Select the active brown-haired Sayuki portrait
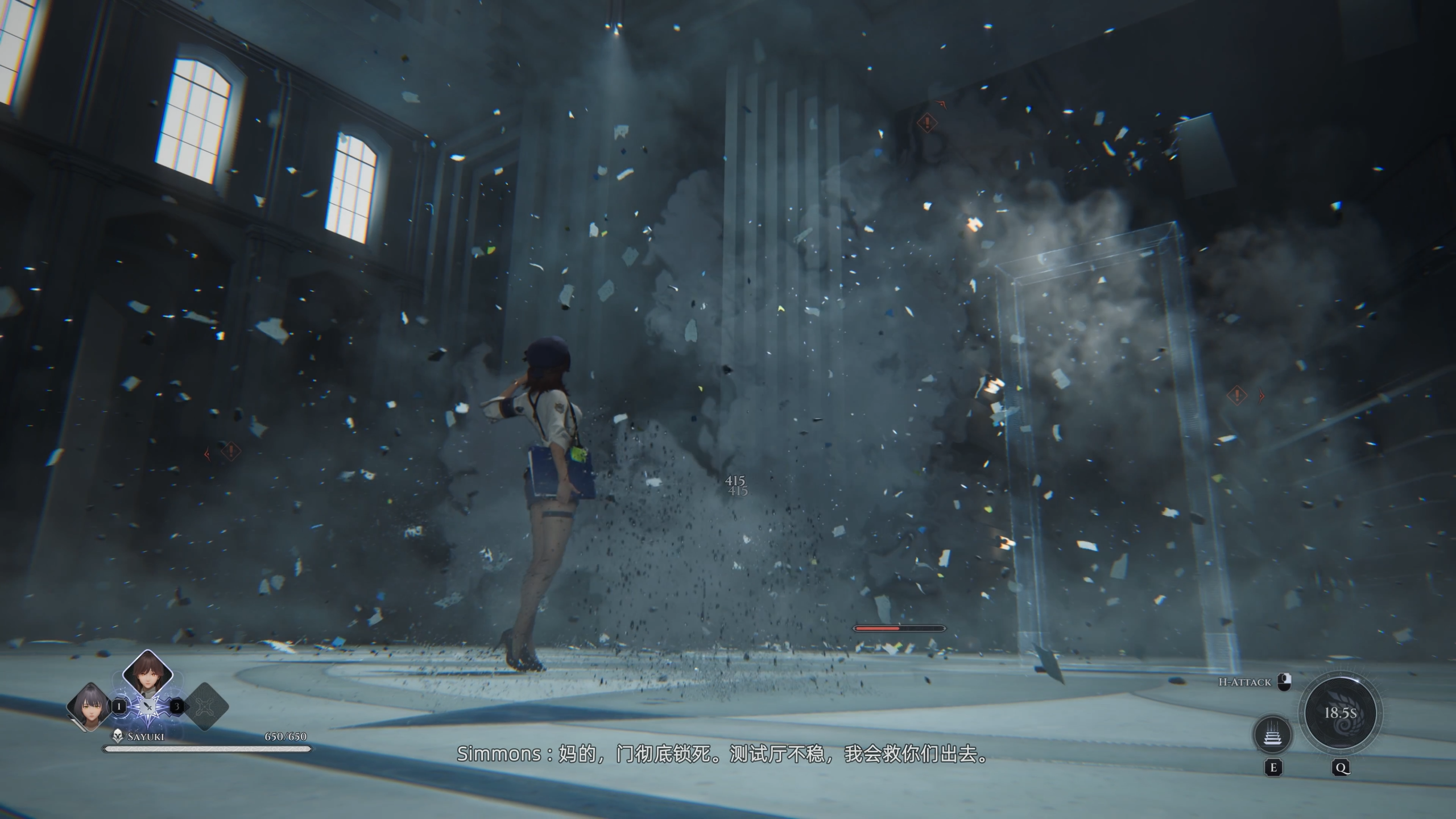This screenshot has height=819, width=1456. [148, 676]
